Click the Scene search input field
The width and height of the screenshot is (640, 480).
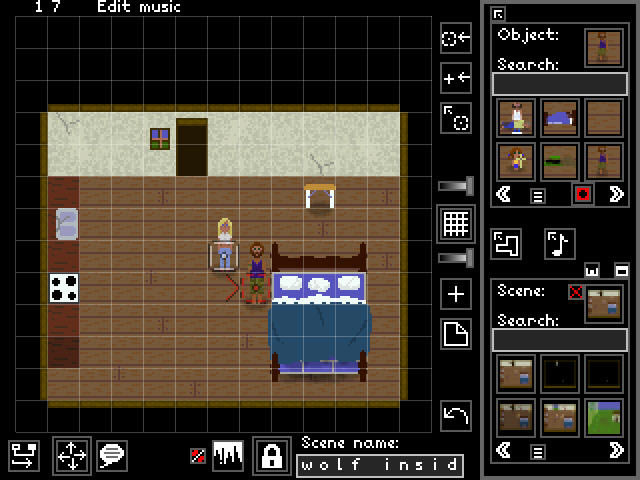[x=559, y=340]
